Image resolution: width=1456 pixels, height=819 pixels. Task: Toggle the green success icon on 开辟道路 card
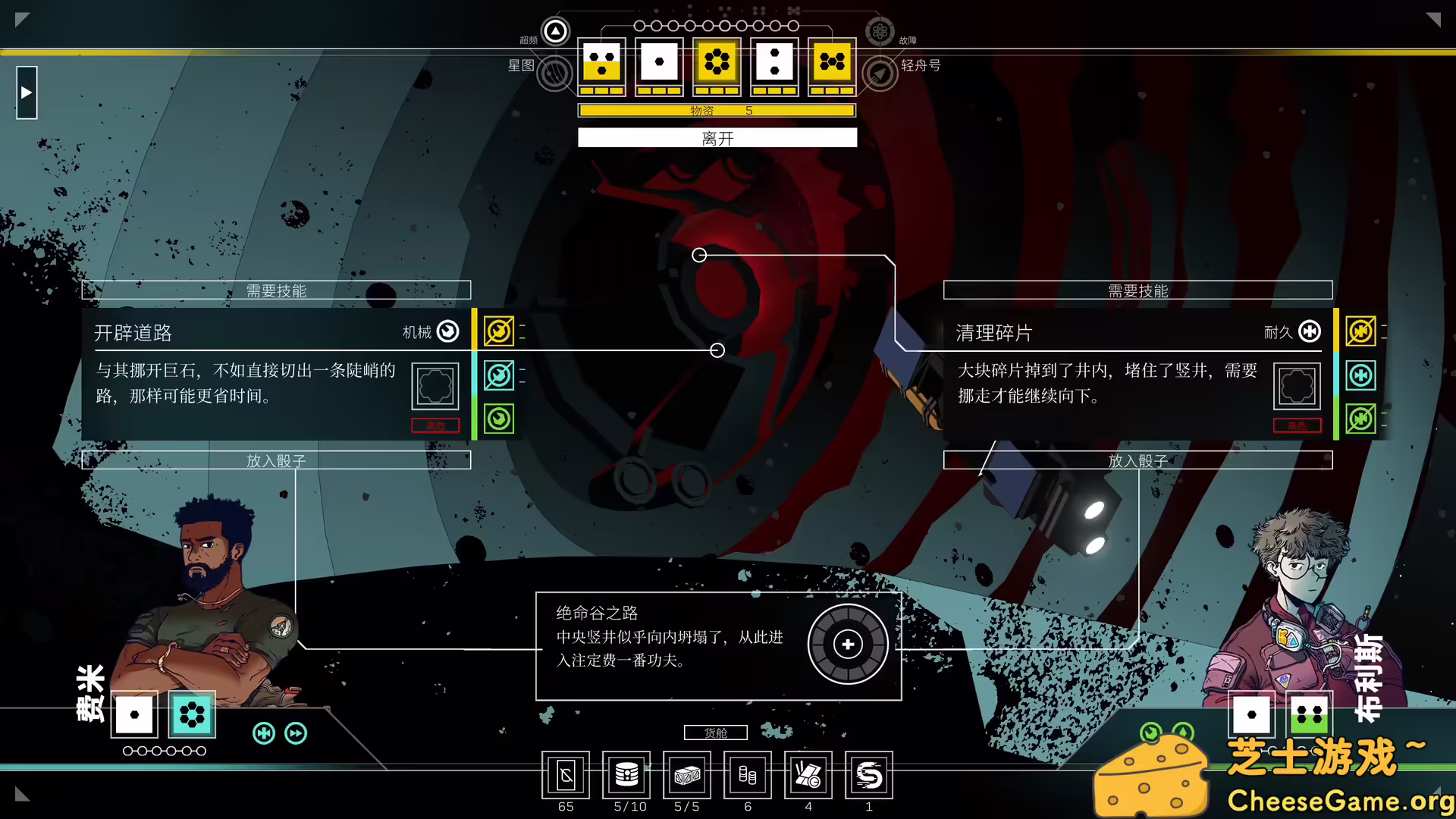pos(498,418)
